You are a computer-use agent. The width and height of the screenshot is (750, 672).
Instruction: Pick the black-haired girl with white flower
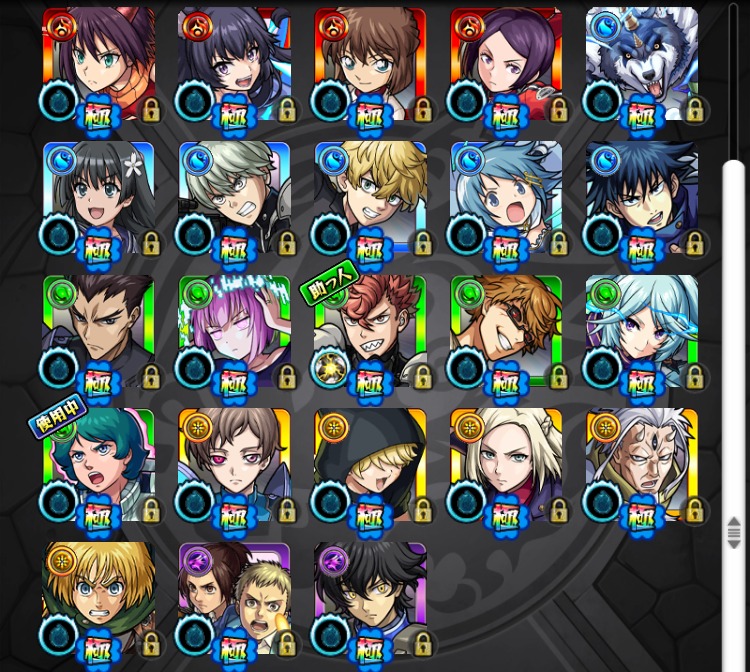[98, 198]
